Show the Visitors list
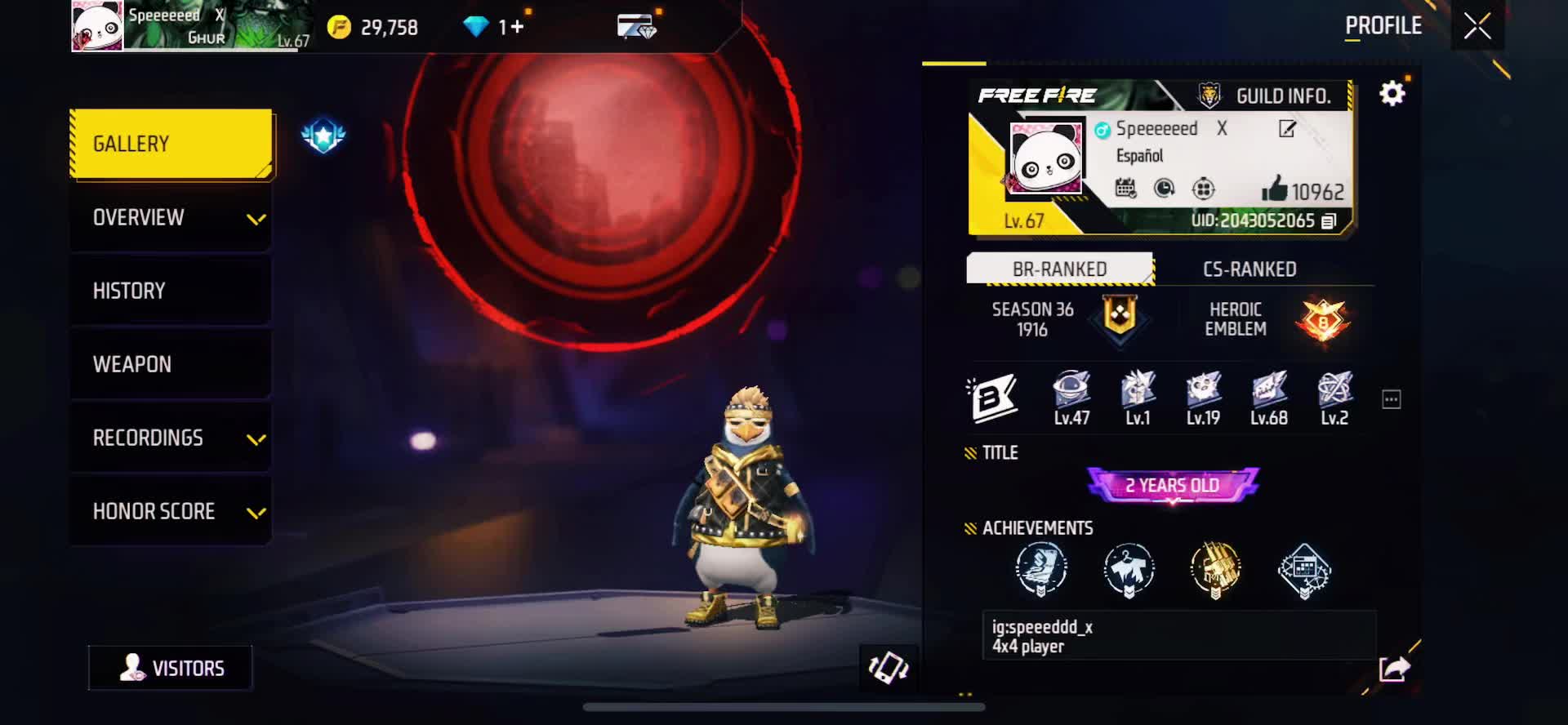The width and height of the screenshot is (1568, 725). click(x=171, y=668)
